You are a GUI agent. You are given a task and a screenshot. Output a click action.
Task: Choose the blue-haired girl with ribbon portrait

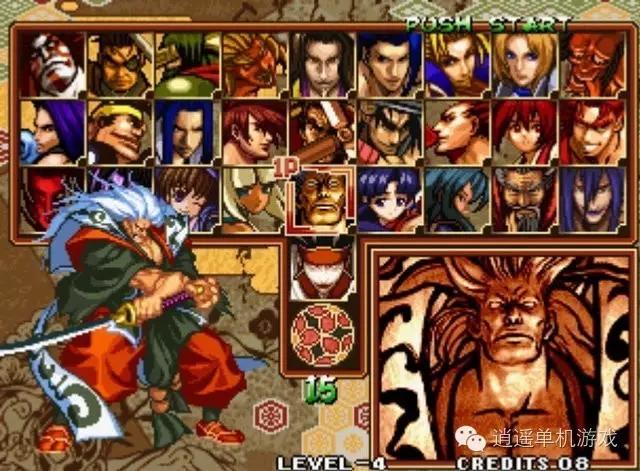[388, 198]
